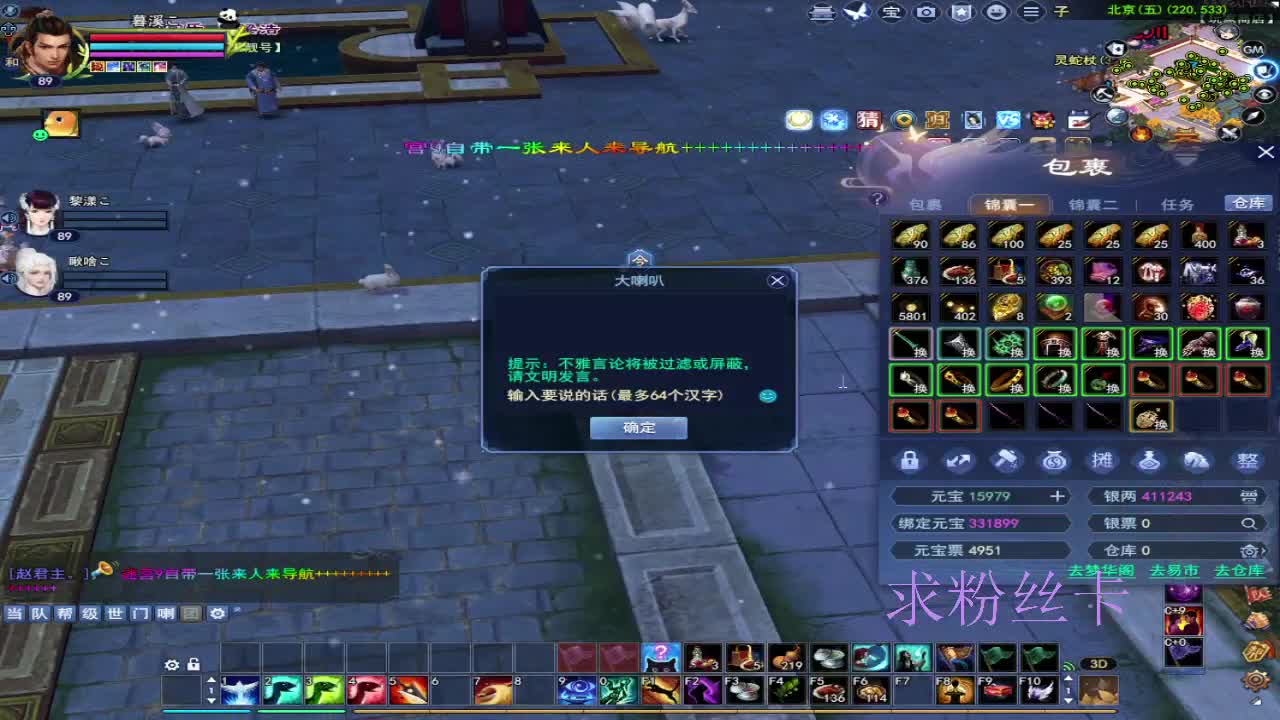Image resolution: width=1280 pixels, height=720 pixels.
Task: Select the 摊 stall icon in the bag panel
Action: [1103, 460]
